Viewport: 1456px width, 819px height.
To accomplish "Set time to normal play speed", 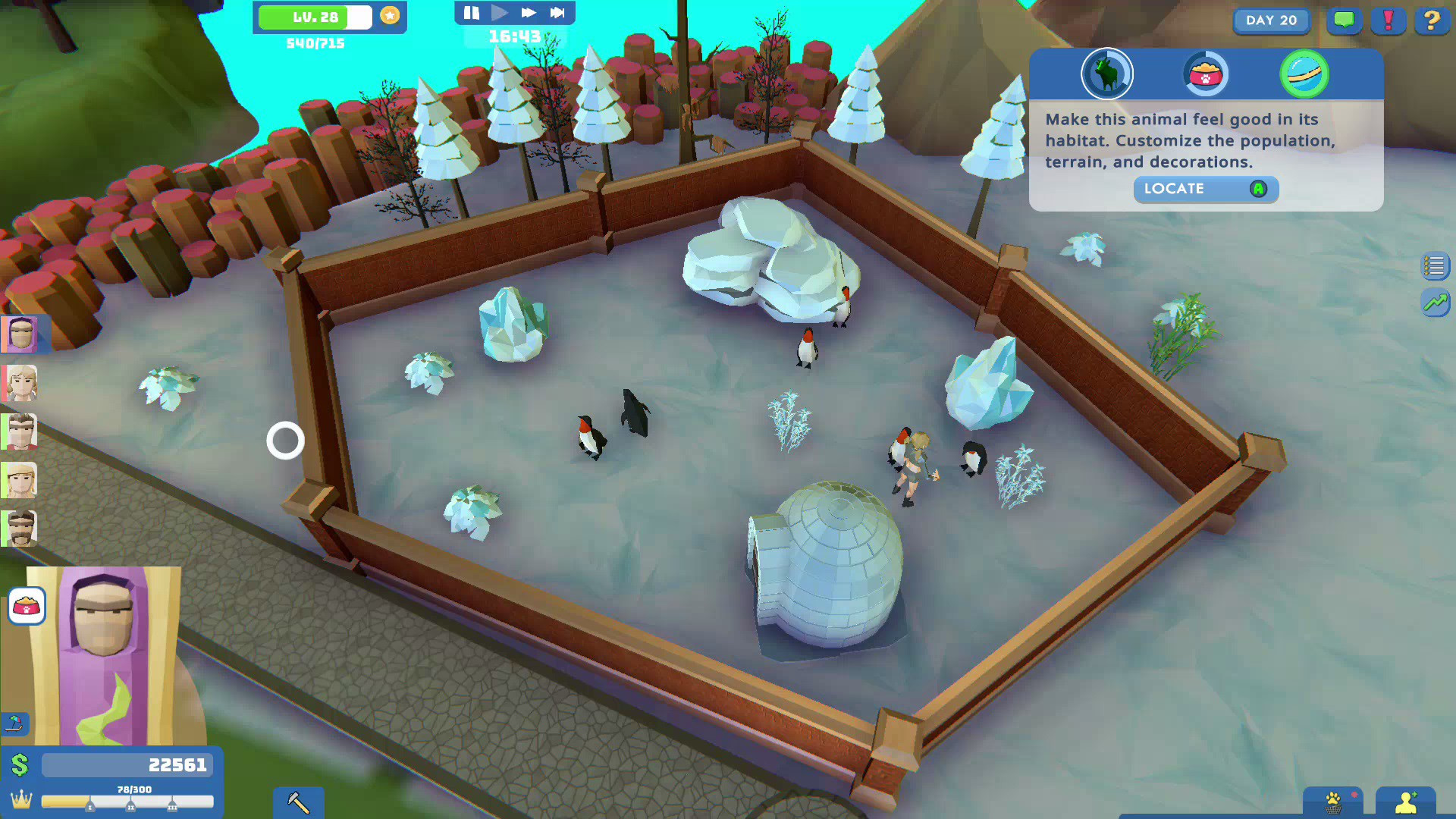I will click(499, 13).
